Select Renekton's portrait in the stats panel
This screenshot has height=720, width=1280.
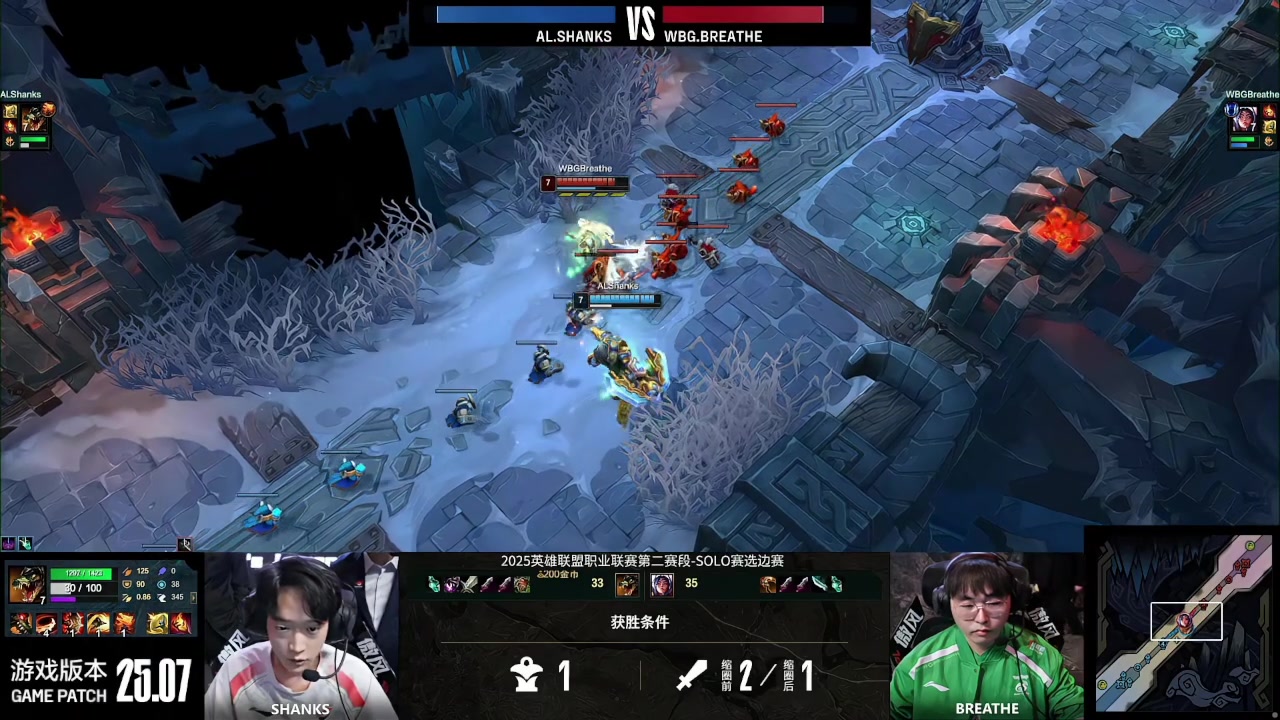(26, 584)
